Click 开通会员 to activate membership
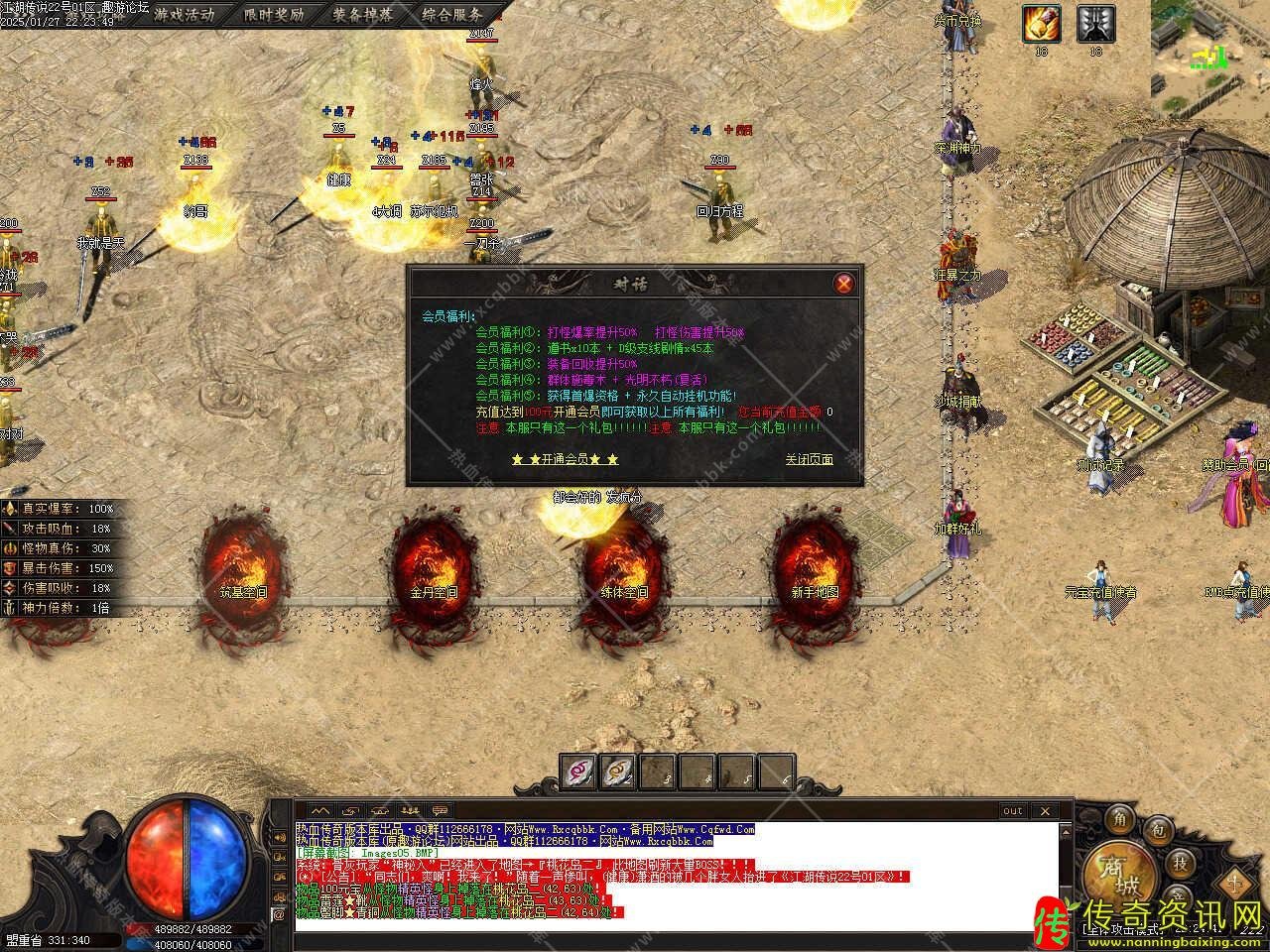 [565, 460]
